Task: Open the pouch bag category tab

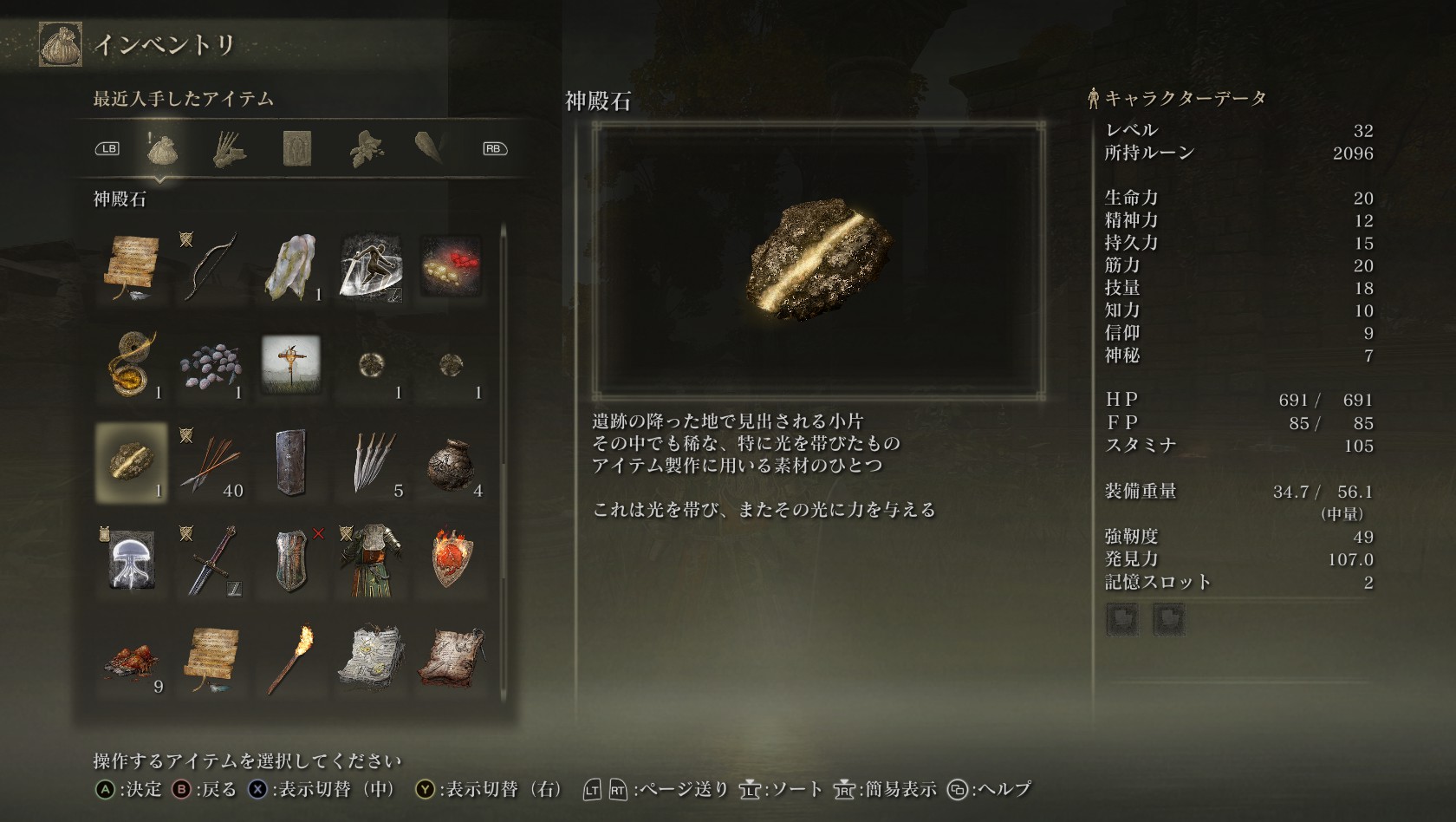Action: click(x=162, y=149)
